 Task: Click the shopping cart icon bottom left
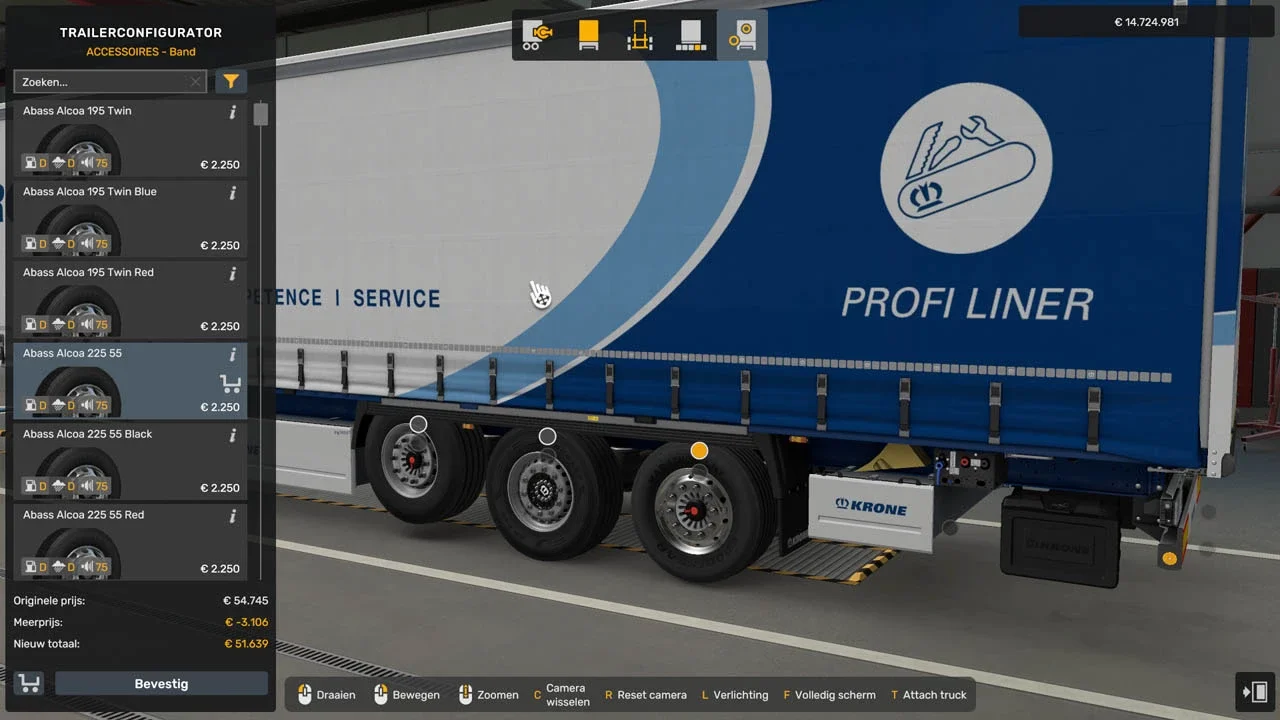29,683
